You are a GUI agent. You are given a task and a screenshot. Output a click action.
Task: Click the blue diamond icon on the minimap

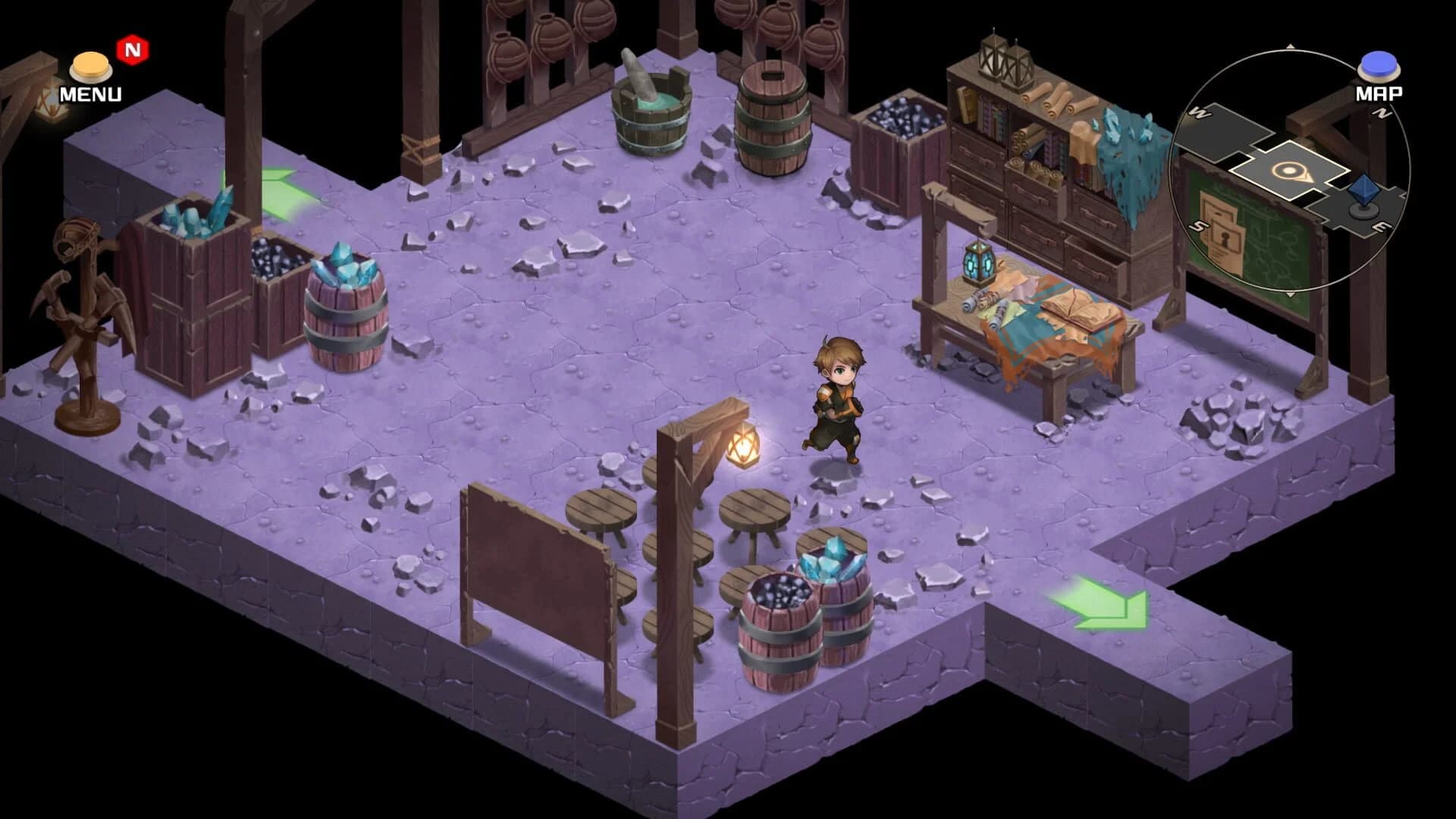(1362, 190)
